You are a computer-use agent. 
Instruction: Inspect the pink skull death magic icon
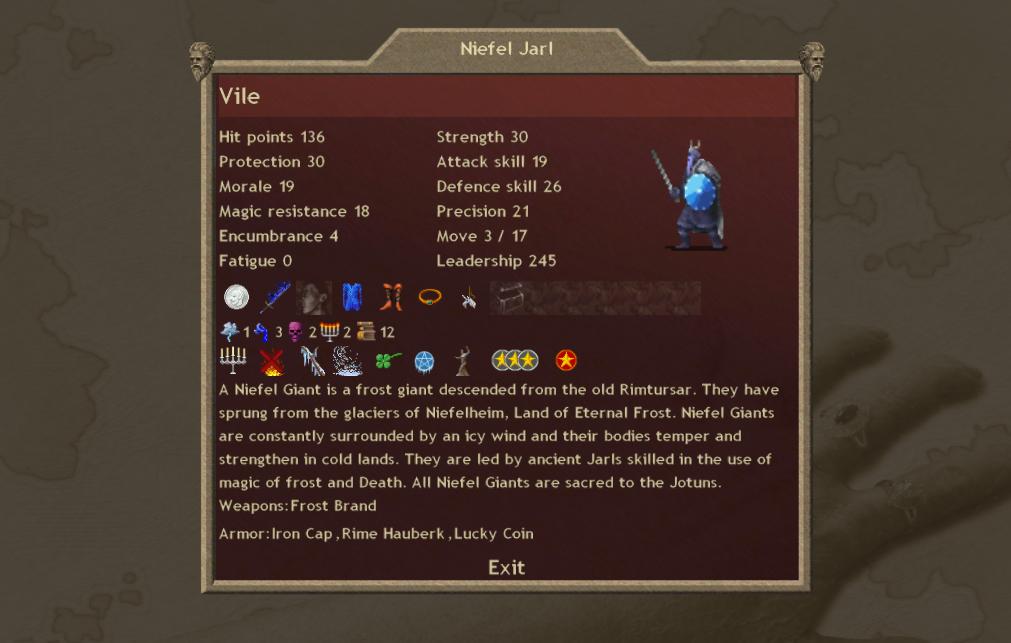pos(296,332)
